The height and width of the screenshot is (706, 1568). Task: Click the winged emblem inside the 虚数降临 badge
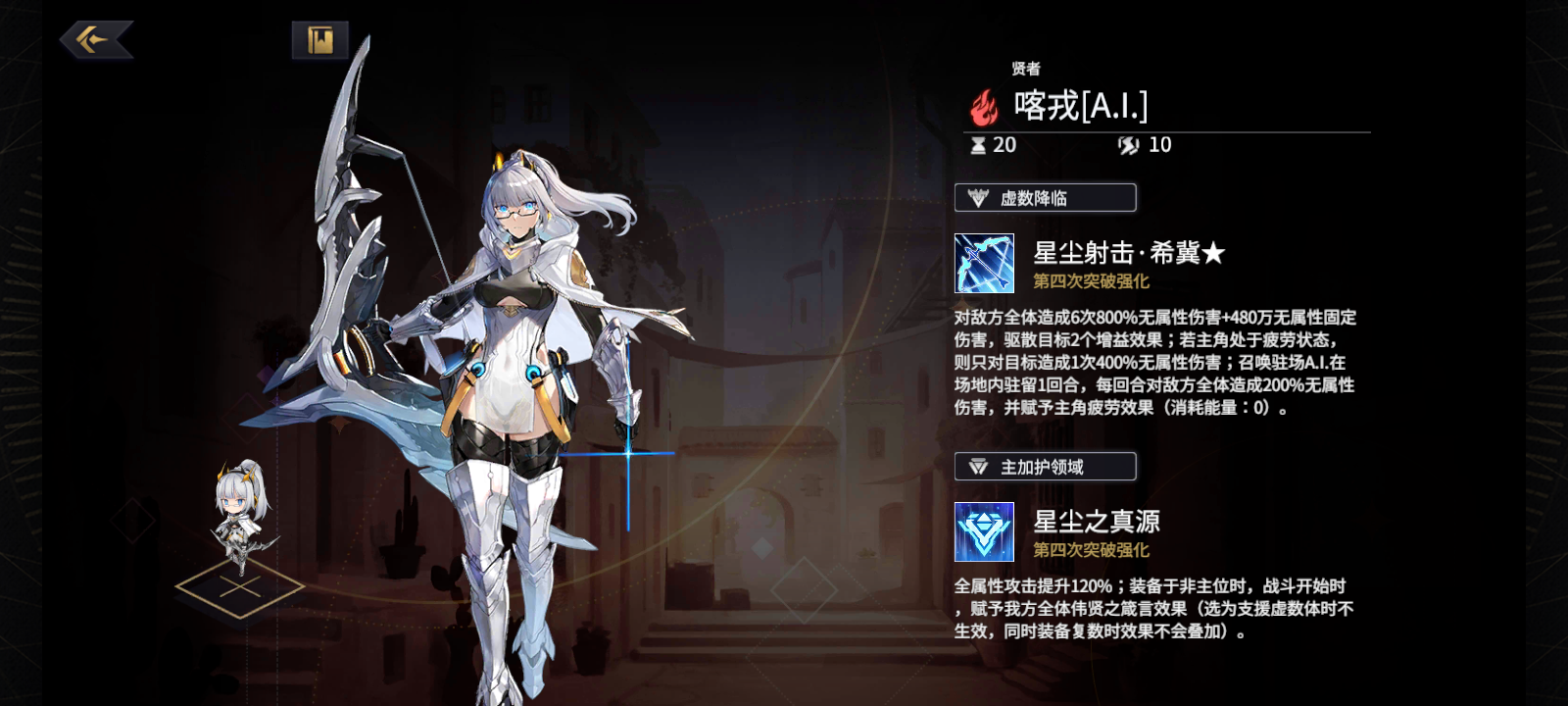(x=977, y=198)
